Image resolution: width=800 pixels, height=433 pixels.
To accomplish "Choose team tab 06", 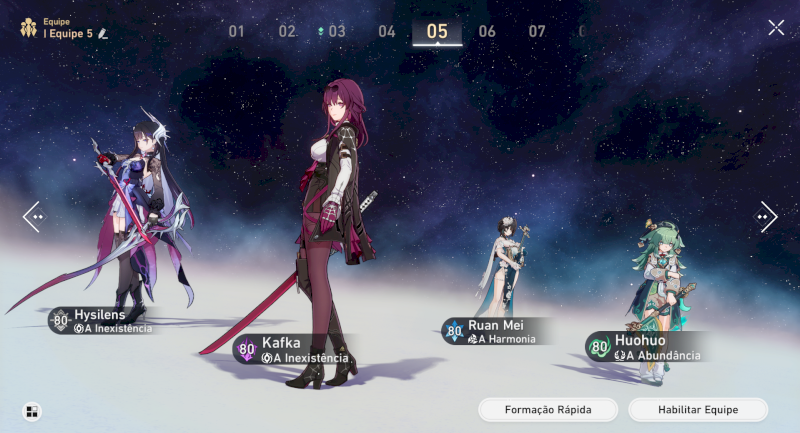I will coord(487,31).
